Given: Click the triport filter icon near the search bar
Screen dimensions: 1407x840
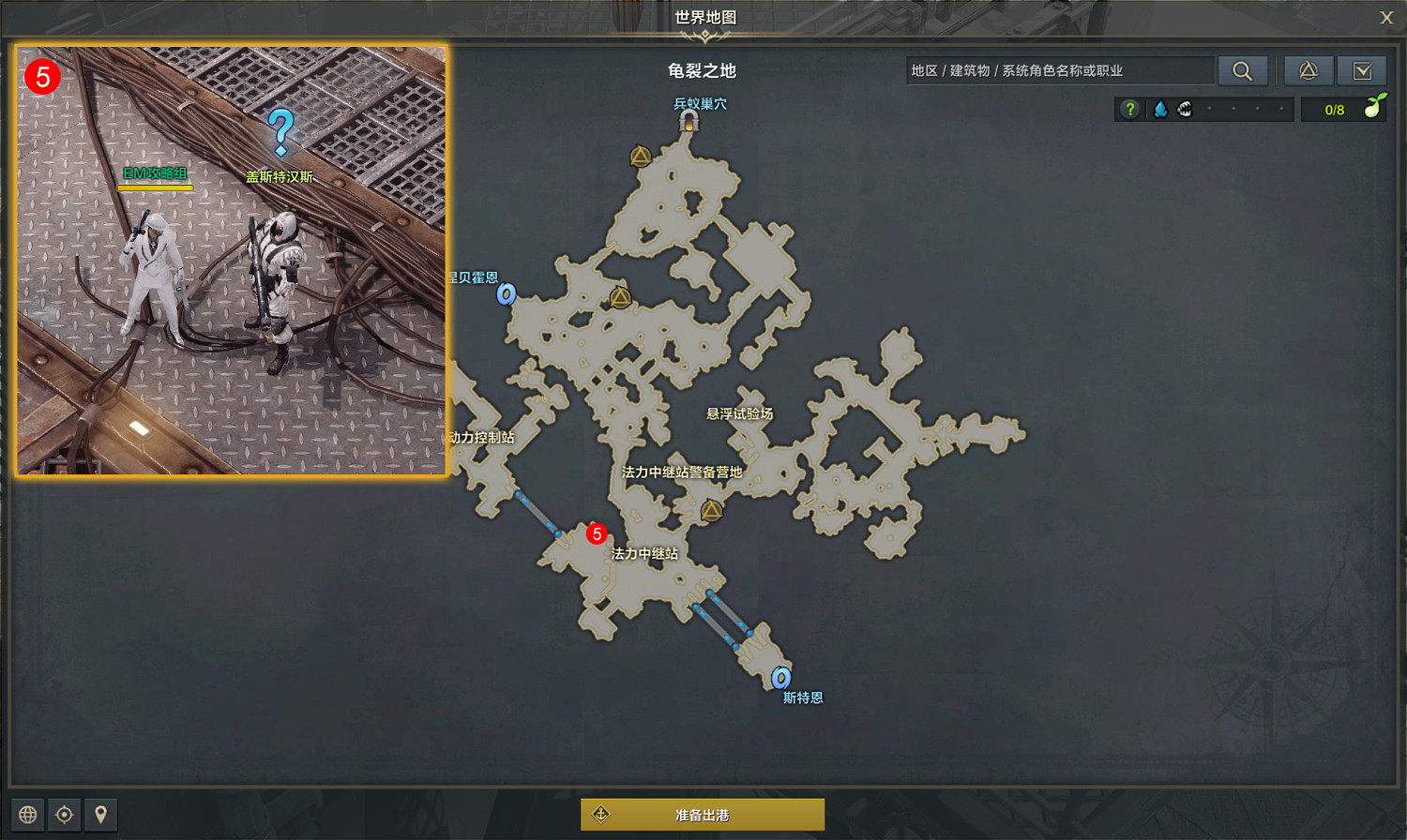Looking at the screenshot, I should tap(1309, 70).
